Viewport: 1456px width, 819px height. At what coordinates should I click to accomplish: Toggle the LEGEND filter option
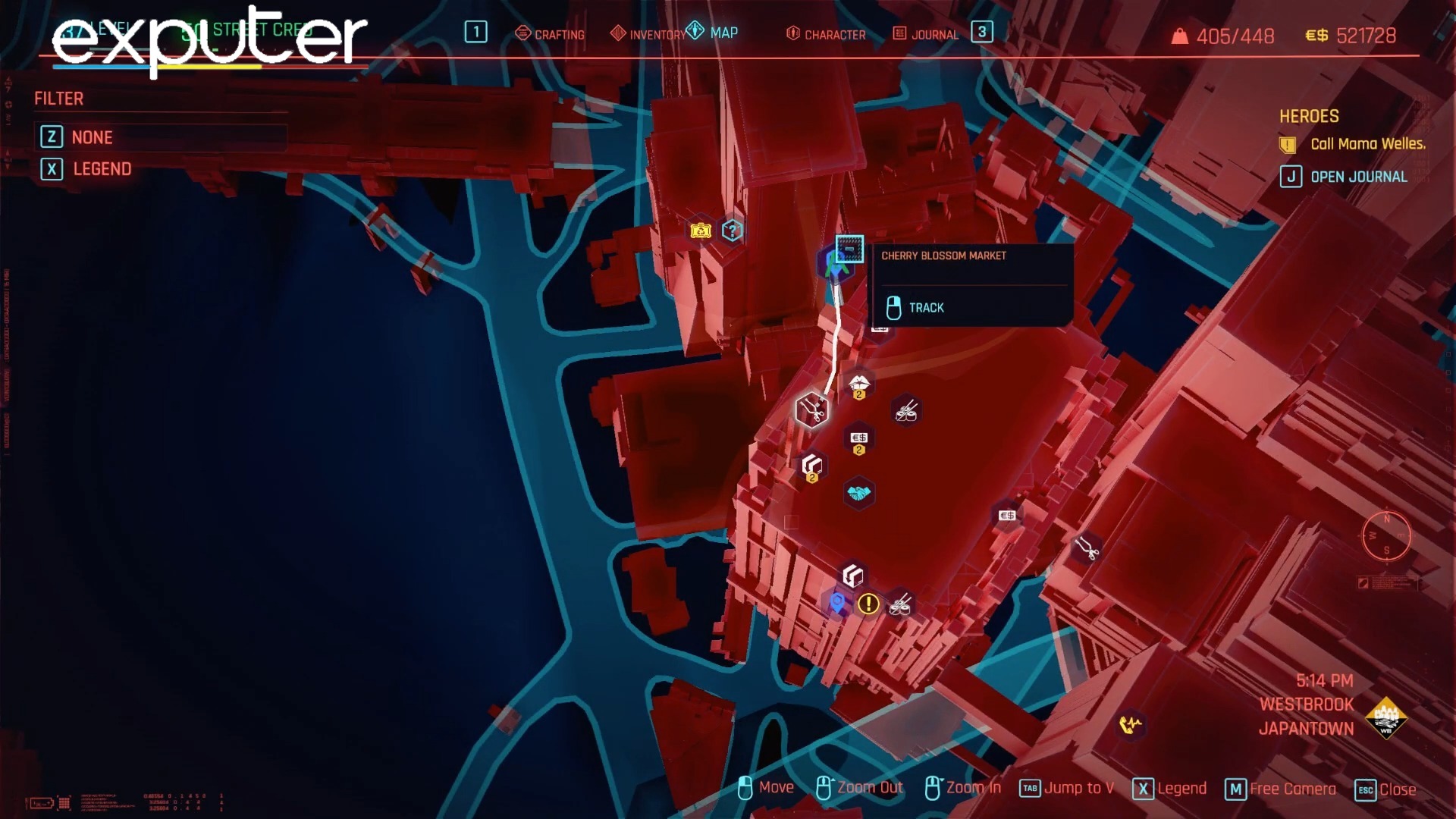pyautogui.click(x=102, y=168)
